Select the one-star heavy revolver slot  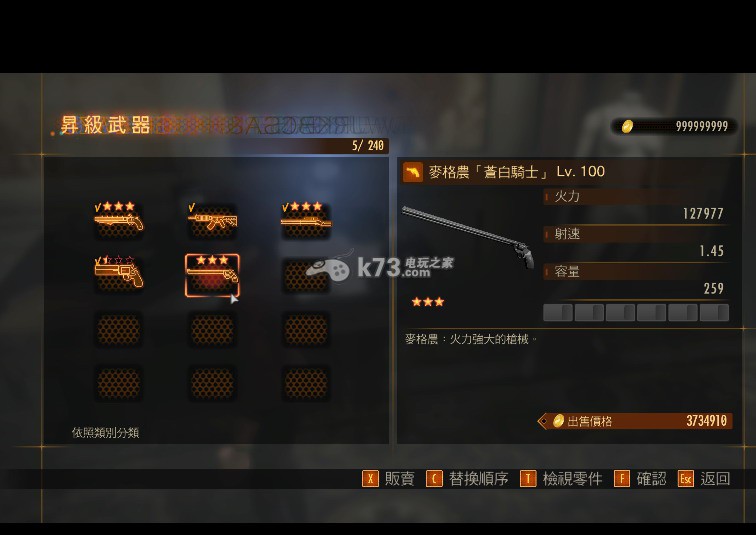(119, 274)
